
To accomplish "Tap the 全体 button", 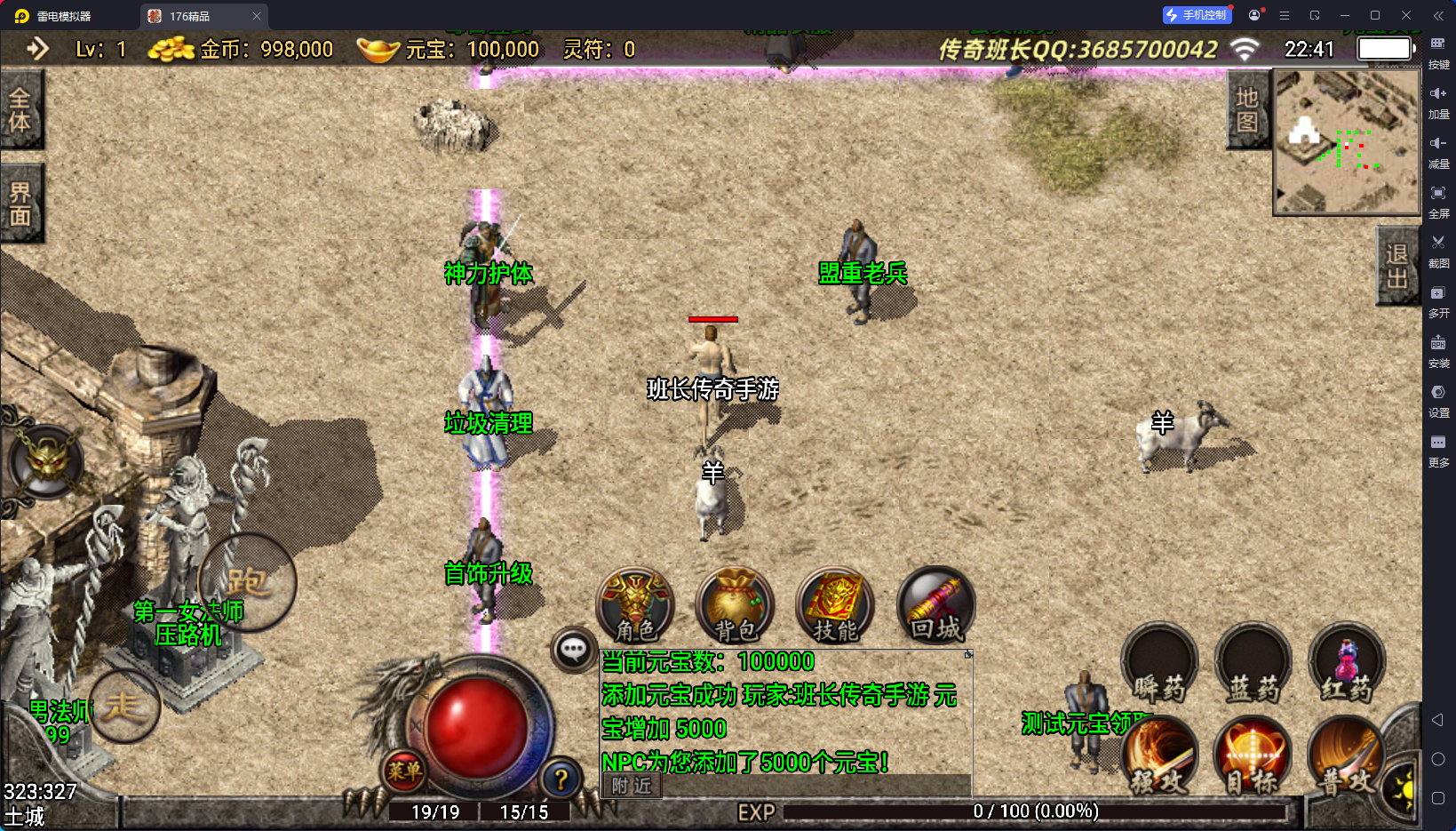I will (x=20, y=109).
